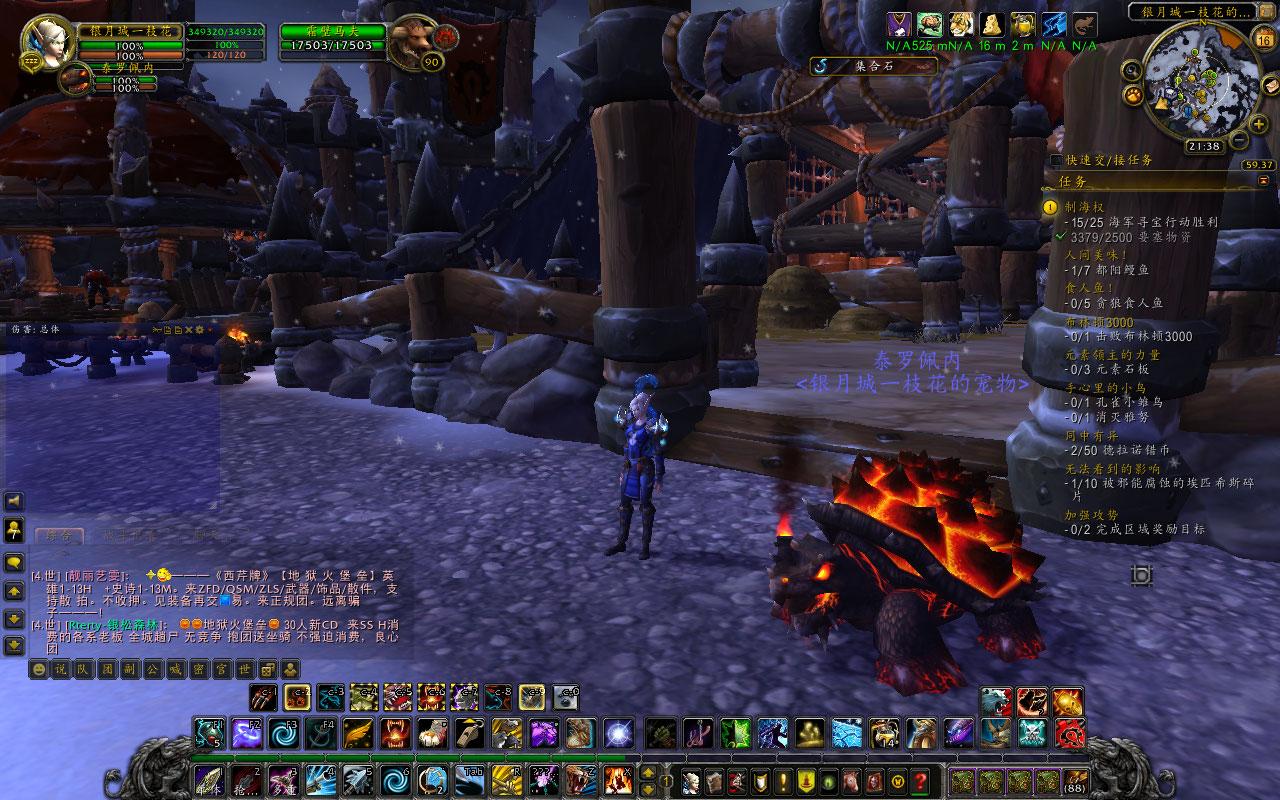Switch to the 综合 chat tab
Viewport: 1280px width, 800px height.
58,536
